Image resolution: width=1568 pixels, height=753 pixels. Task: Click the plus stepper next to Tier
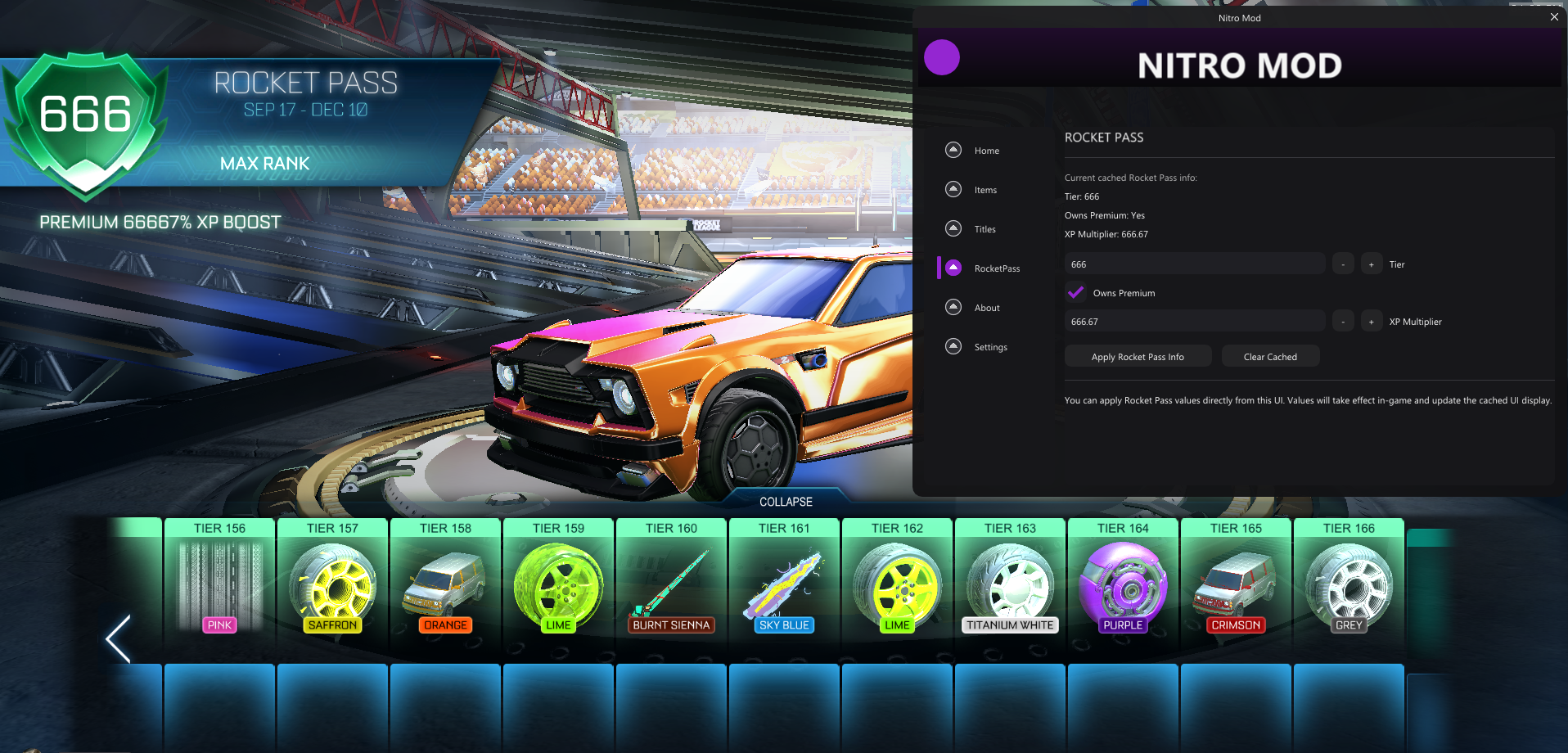pyautogui.click(x=1370, y=263)
